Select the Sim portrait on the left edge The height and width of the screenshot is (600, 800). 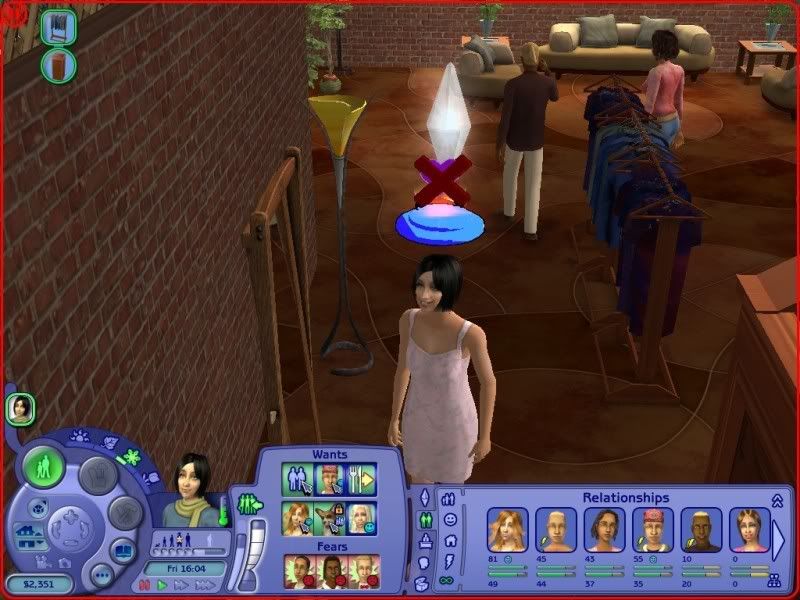click(20, 407)
